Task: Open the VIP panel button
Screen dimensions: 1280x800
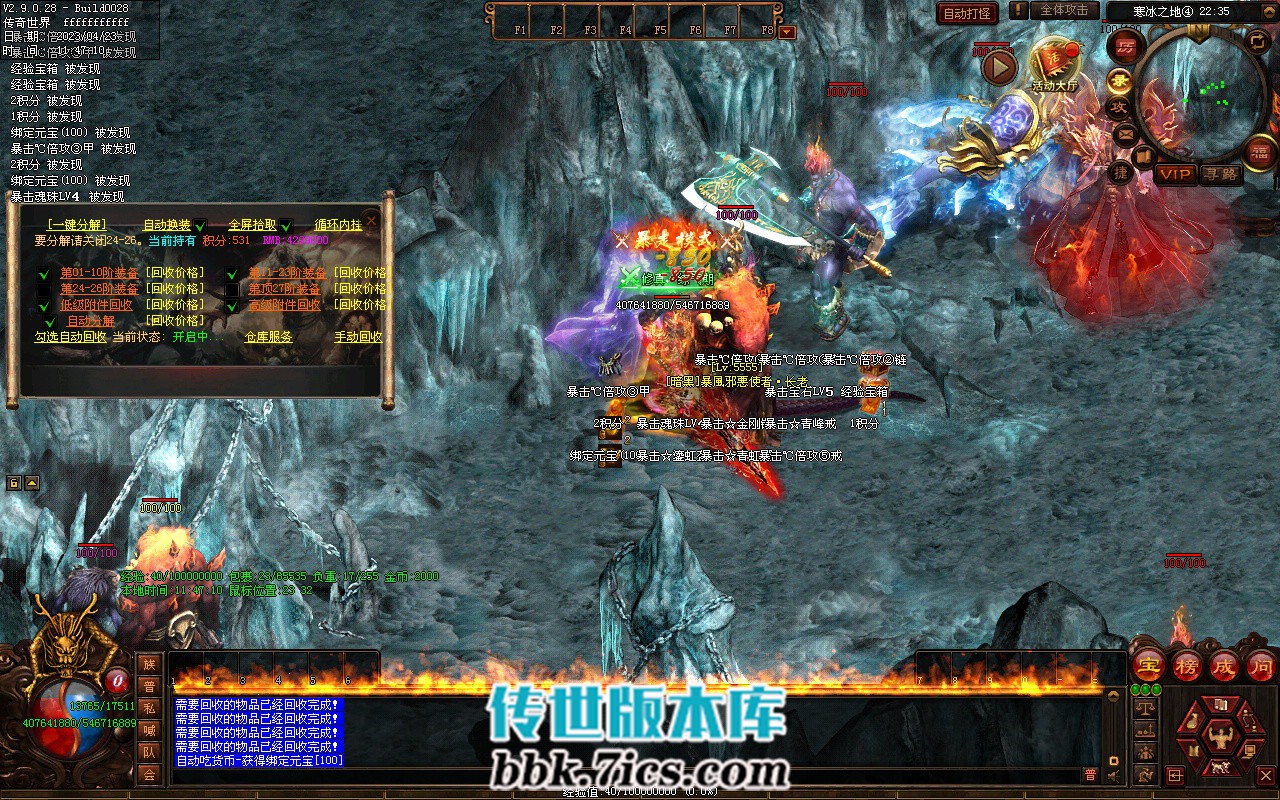Action: [x=1176, y=174]
